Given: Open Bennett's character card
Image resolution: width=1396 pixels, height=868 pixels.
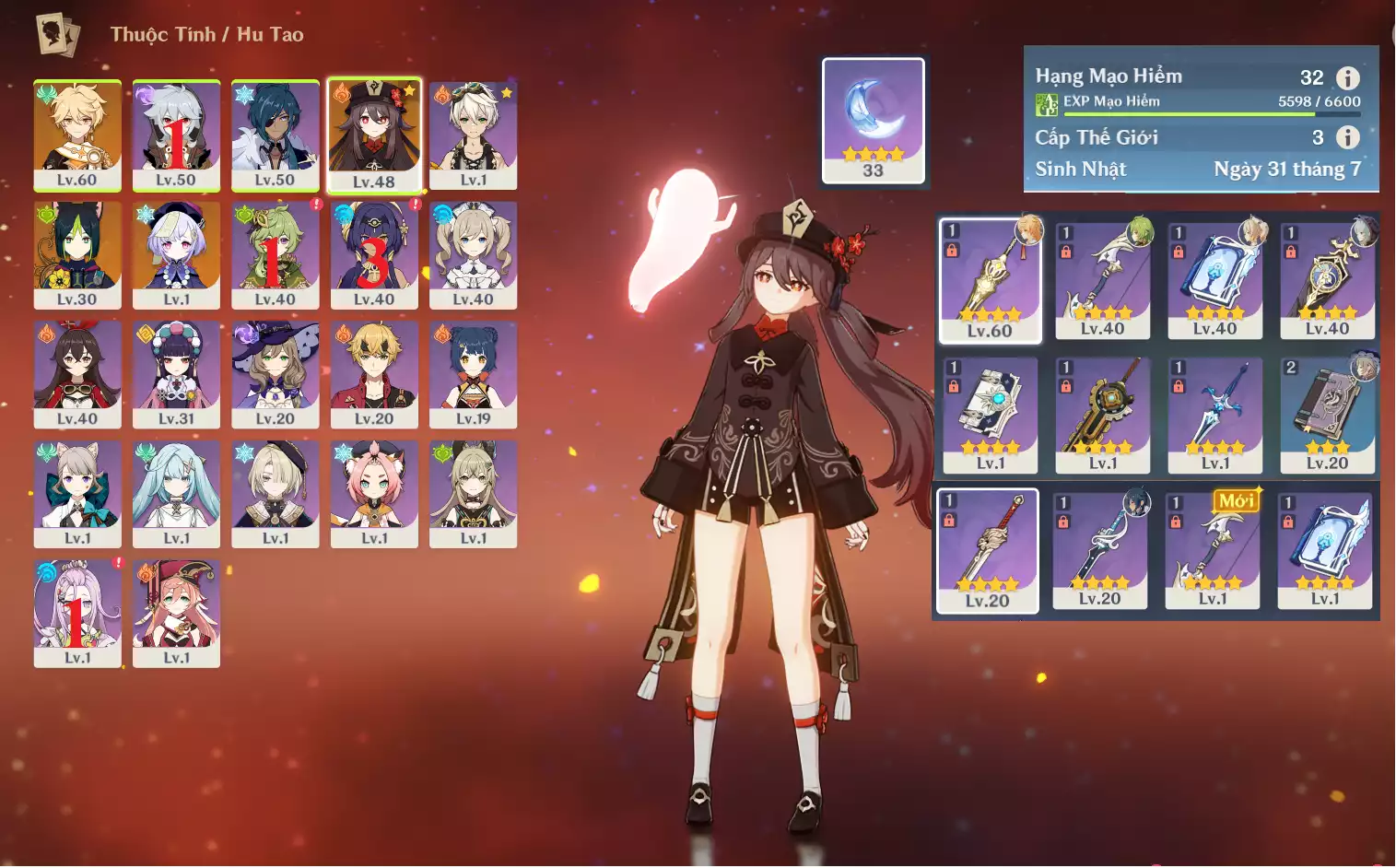Looking at the screenshot, I should point(473,135).
